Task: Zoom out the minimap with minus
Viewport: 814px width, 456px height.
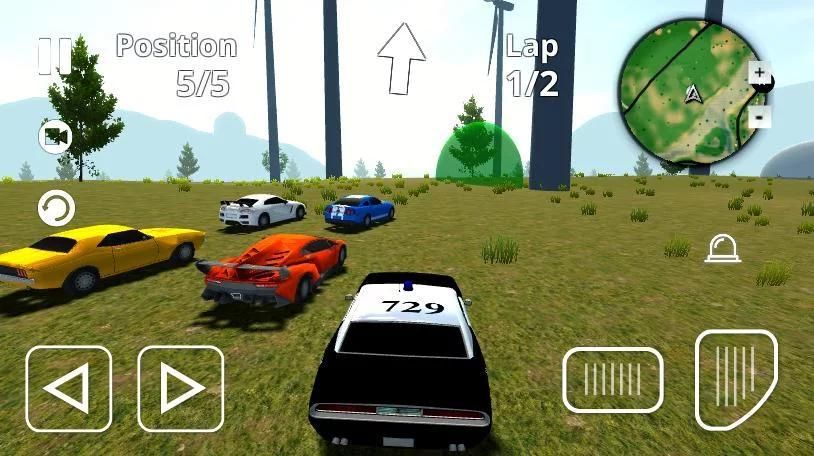Action: 759,116
